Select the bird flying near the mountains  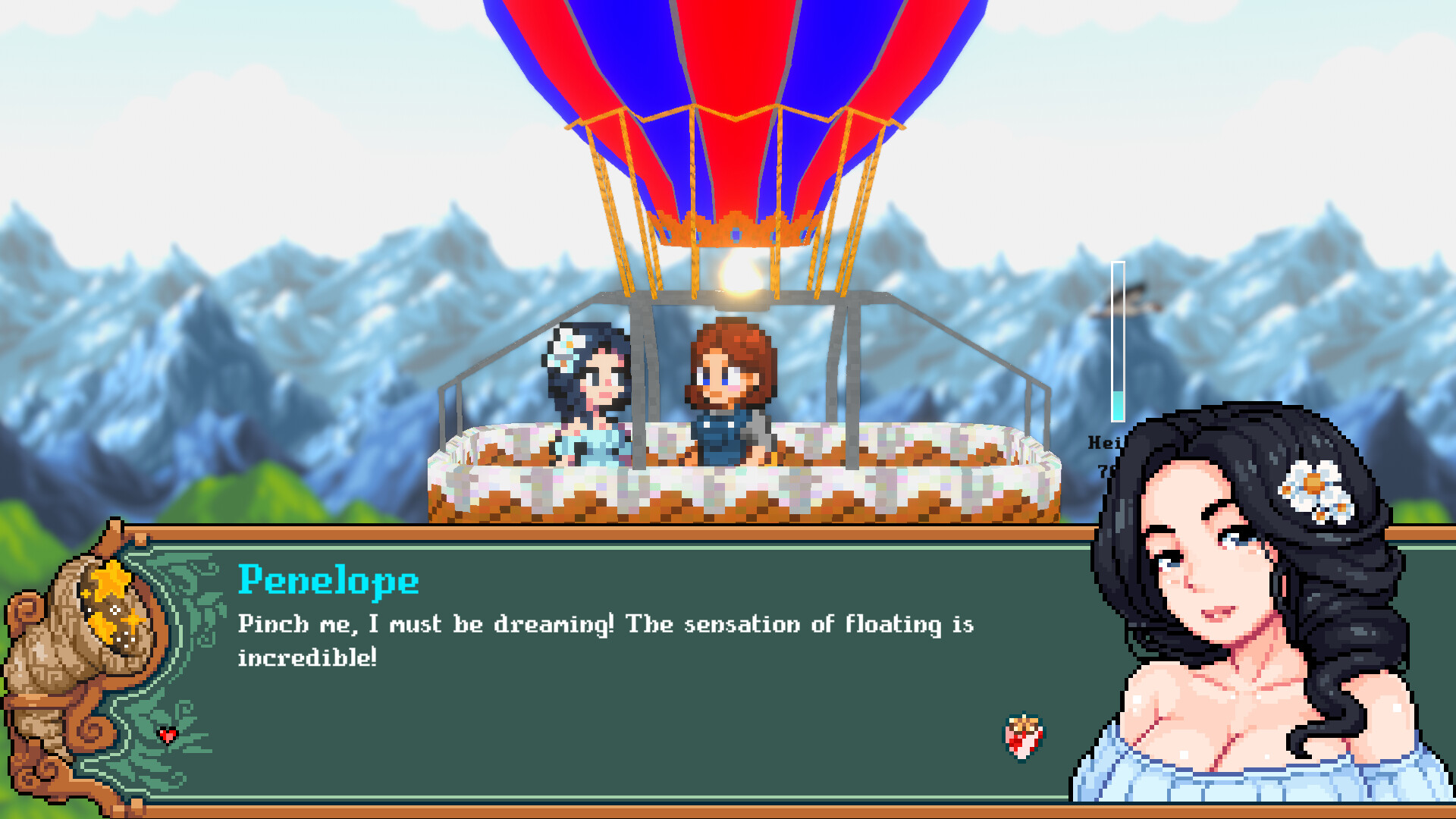[1137, 296]
